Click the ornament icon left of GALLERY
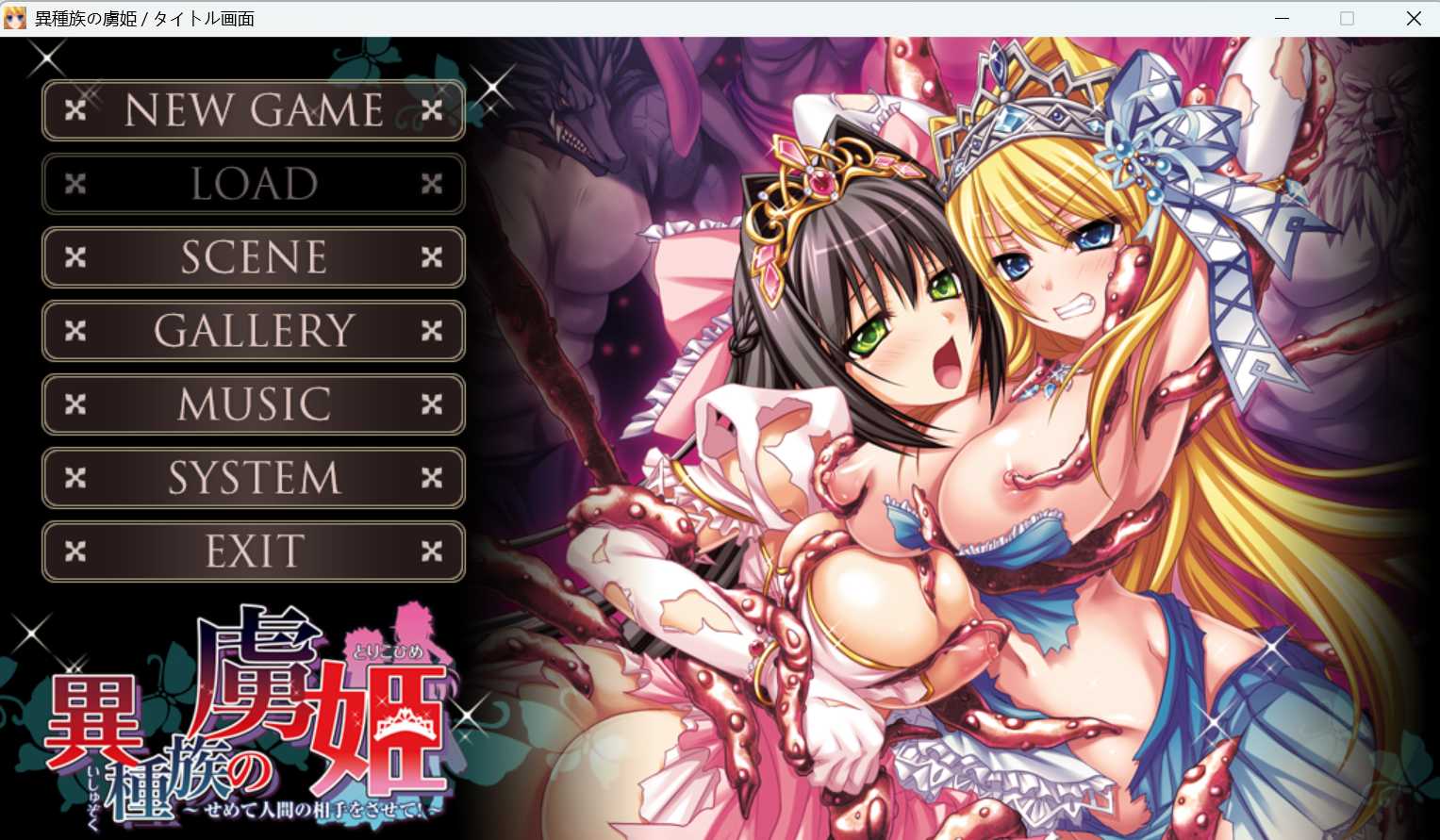1440x840 pixels. coord(75,330)
